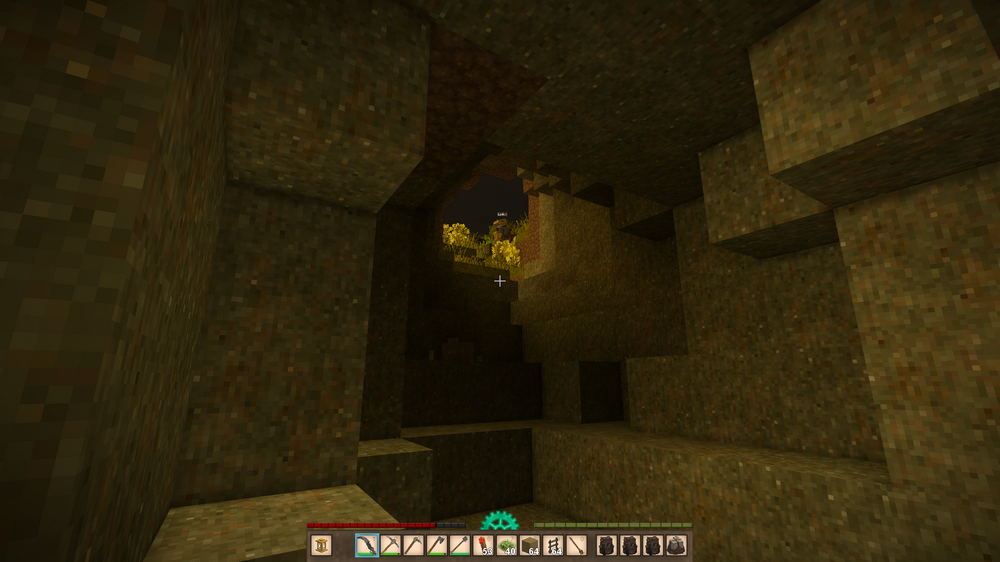
Task: Choose the pickaxe in the hotbar
Action: pyautogui.click(x=390, y=546)
